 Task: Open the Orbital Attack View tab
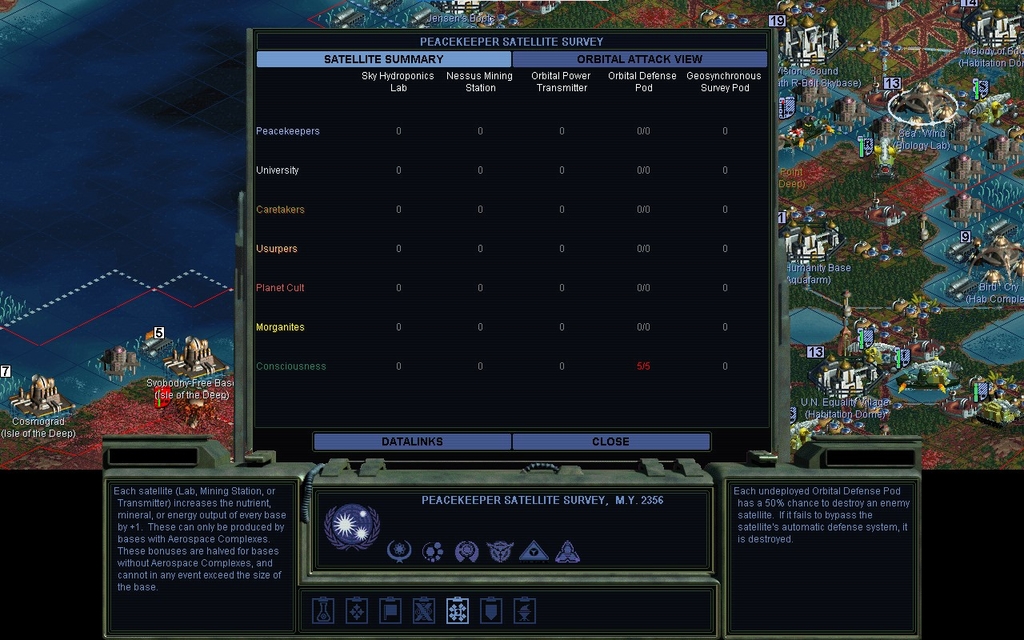pos(639,59)
